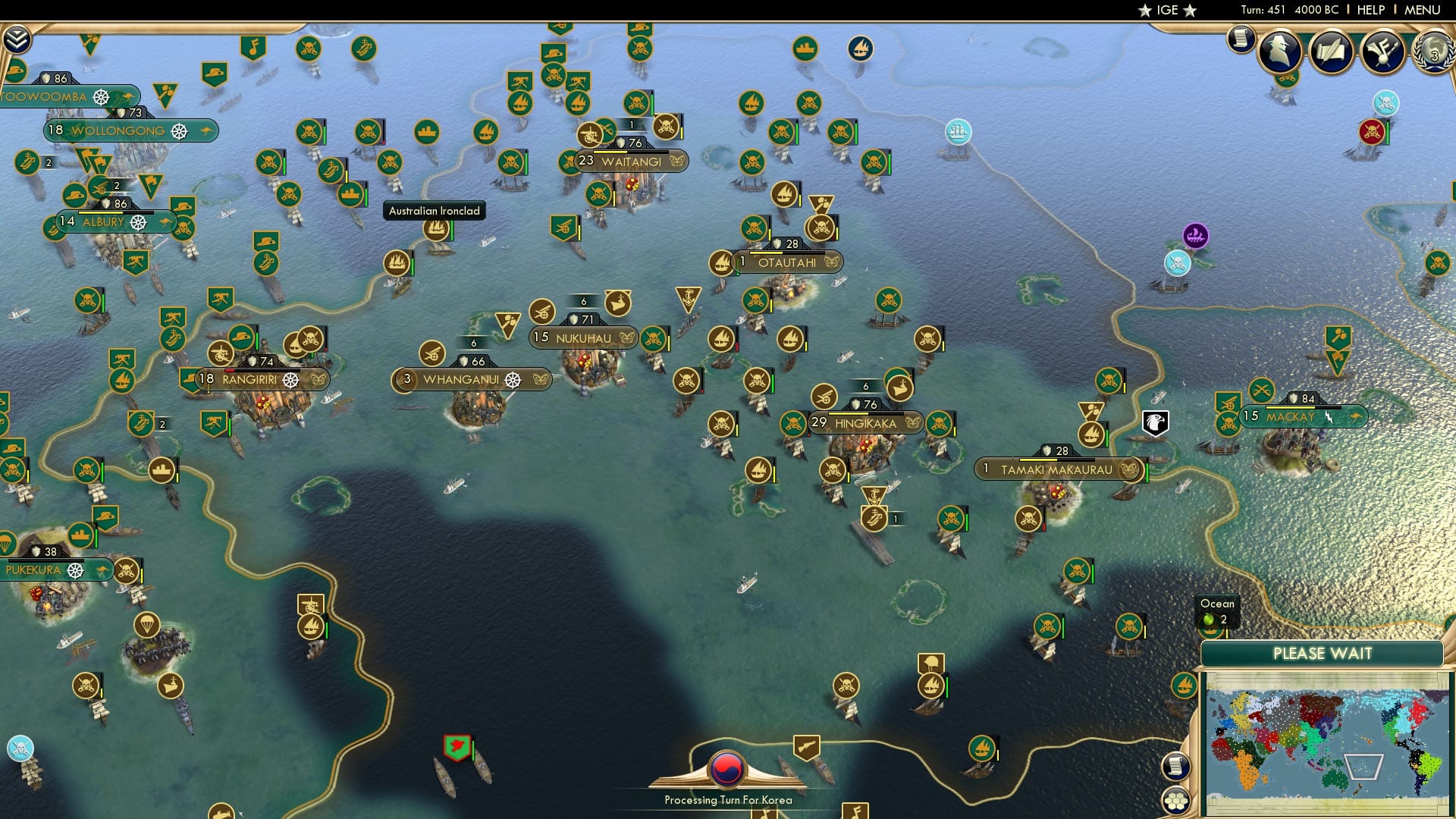Open the Espionage overview spy icon

pyautogui.click(x=1280, y=53)
